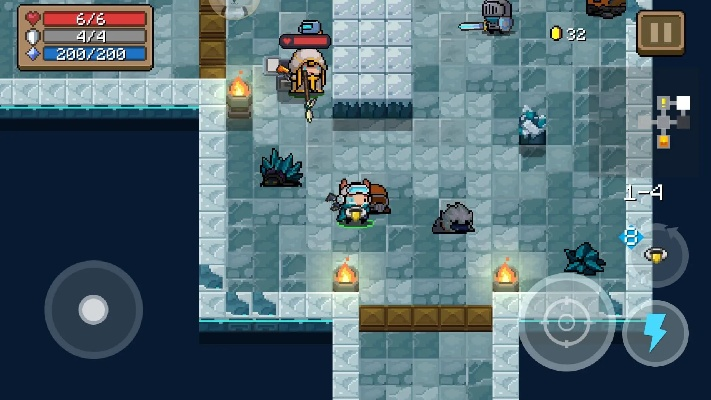The height and width of the screenshot is (400, 711).
Task: Tap the crosshair attack button
Action: click(x=566, y=322)
